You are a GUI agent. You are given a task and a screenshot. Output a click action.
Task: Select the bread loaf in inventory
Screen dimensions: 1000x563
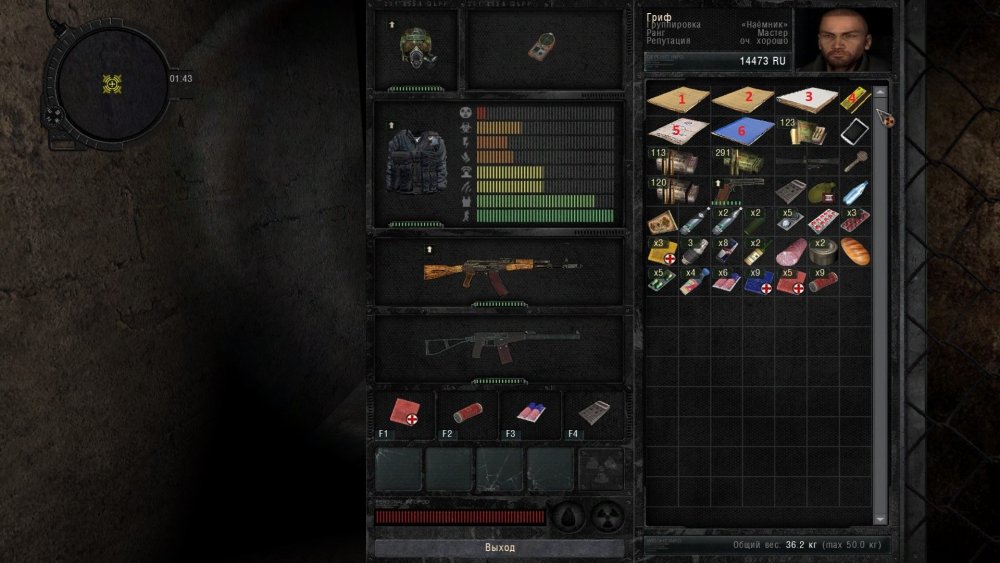[x=855, y=251]
